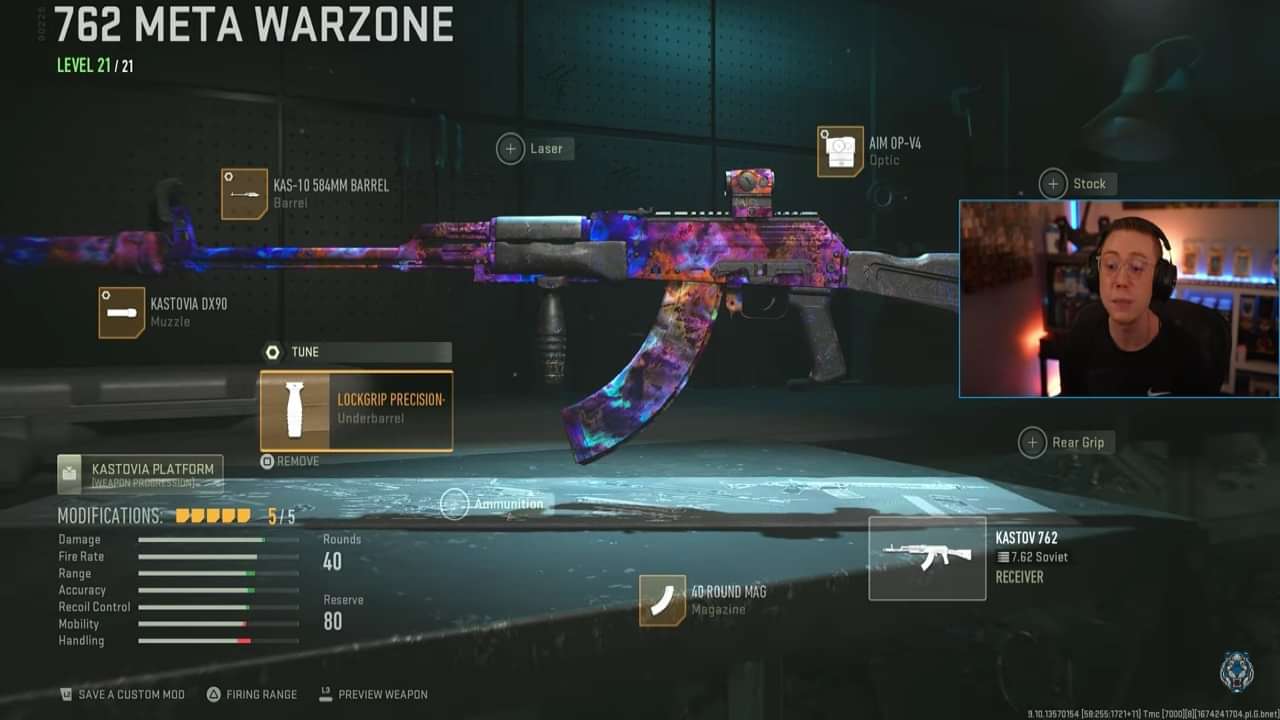1280x720 pixels.
Task: Expand the empty Laser attachment slot
Action: (x=510, y=148)
